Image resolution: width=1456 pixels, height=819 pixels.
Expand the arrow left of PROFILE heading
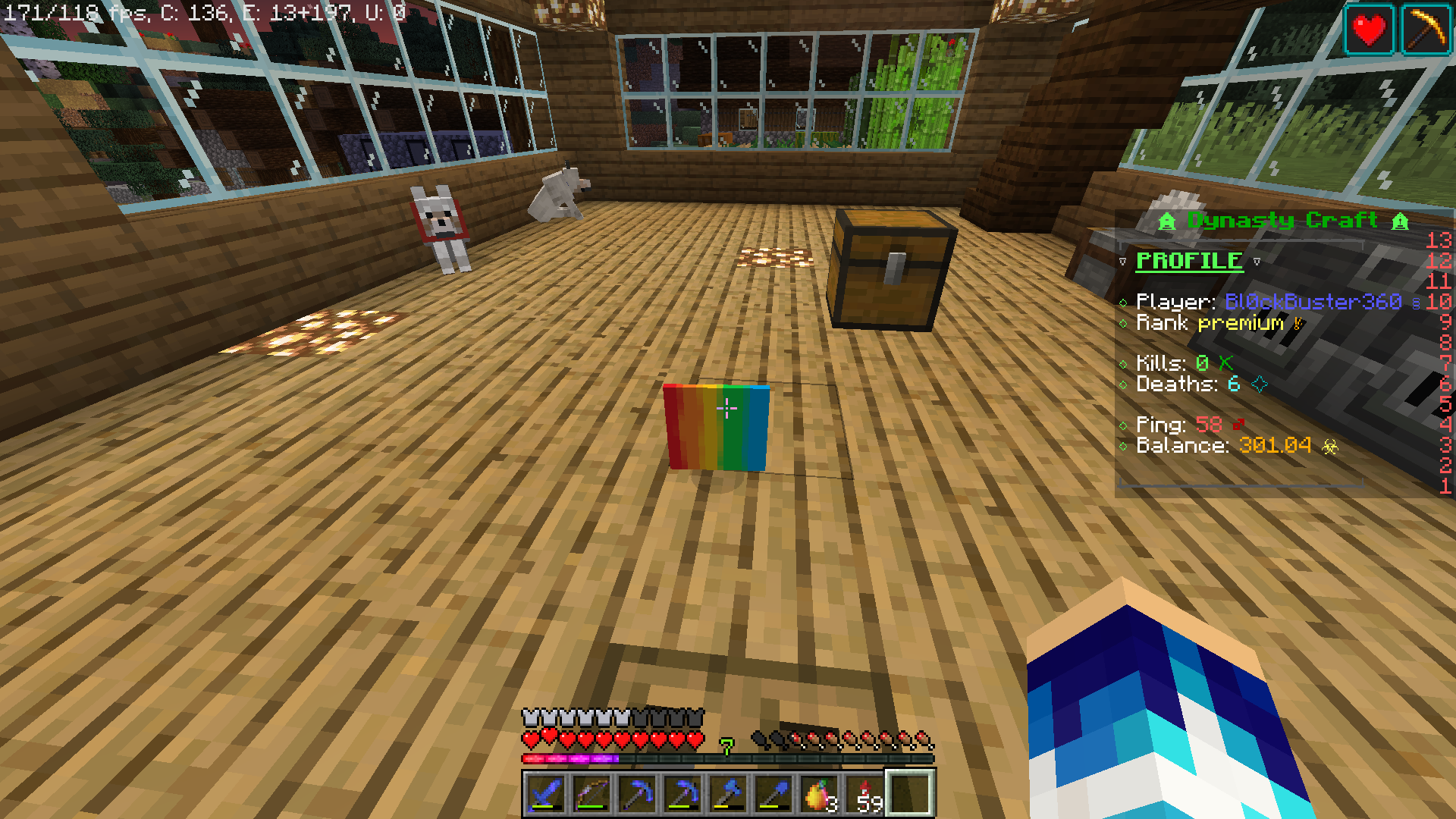click(x=1123, y=261)
